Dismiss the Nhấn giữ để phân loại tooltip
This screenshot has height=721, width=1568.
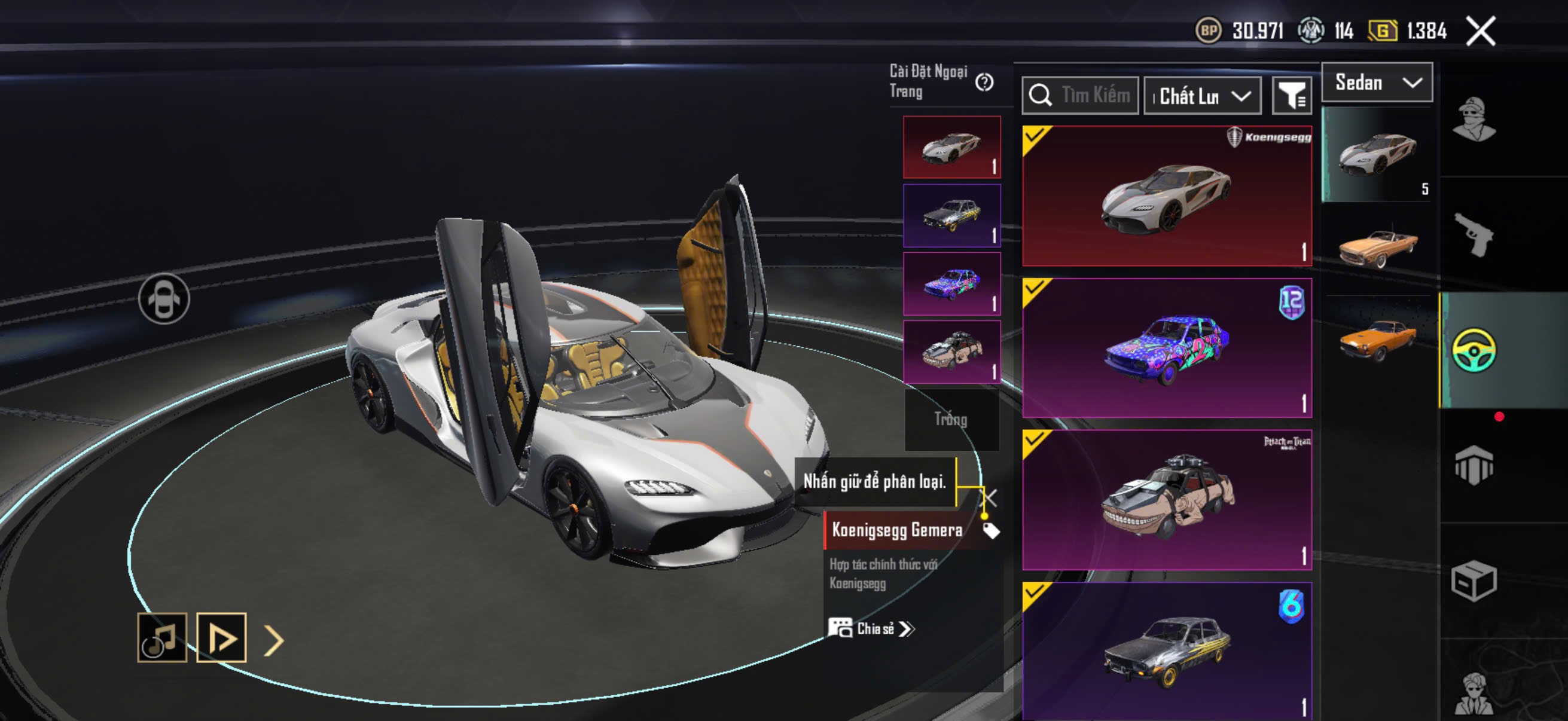(x=991, y=497)
